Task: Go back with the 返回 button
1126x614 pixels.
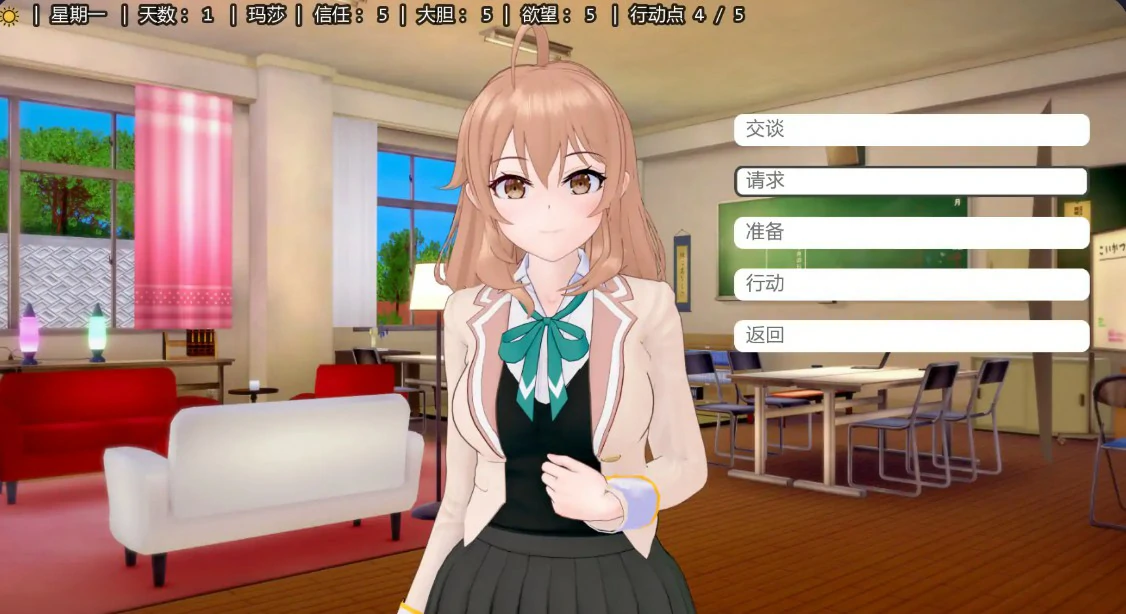Action: click(x=911, y=336)
